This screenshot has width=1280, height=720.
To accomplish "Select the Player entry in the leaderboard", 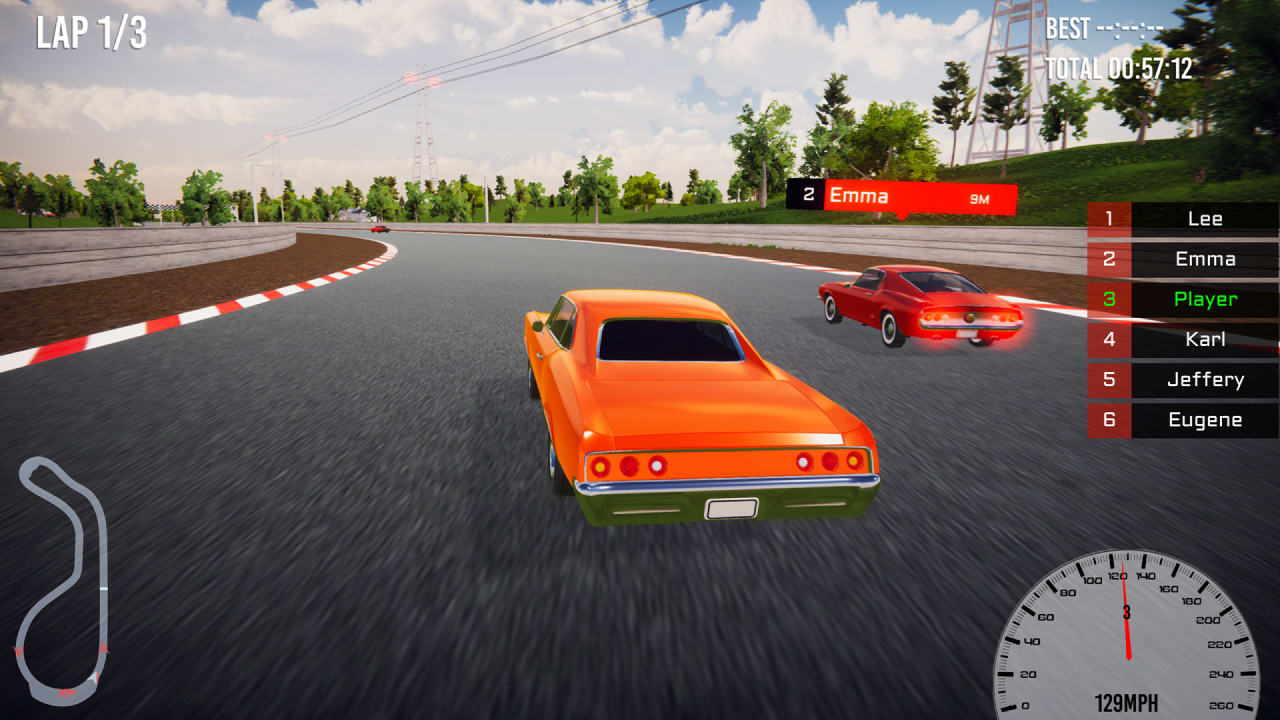I will [1205, 299].
